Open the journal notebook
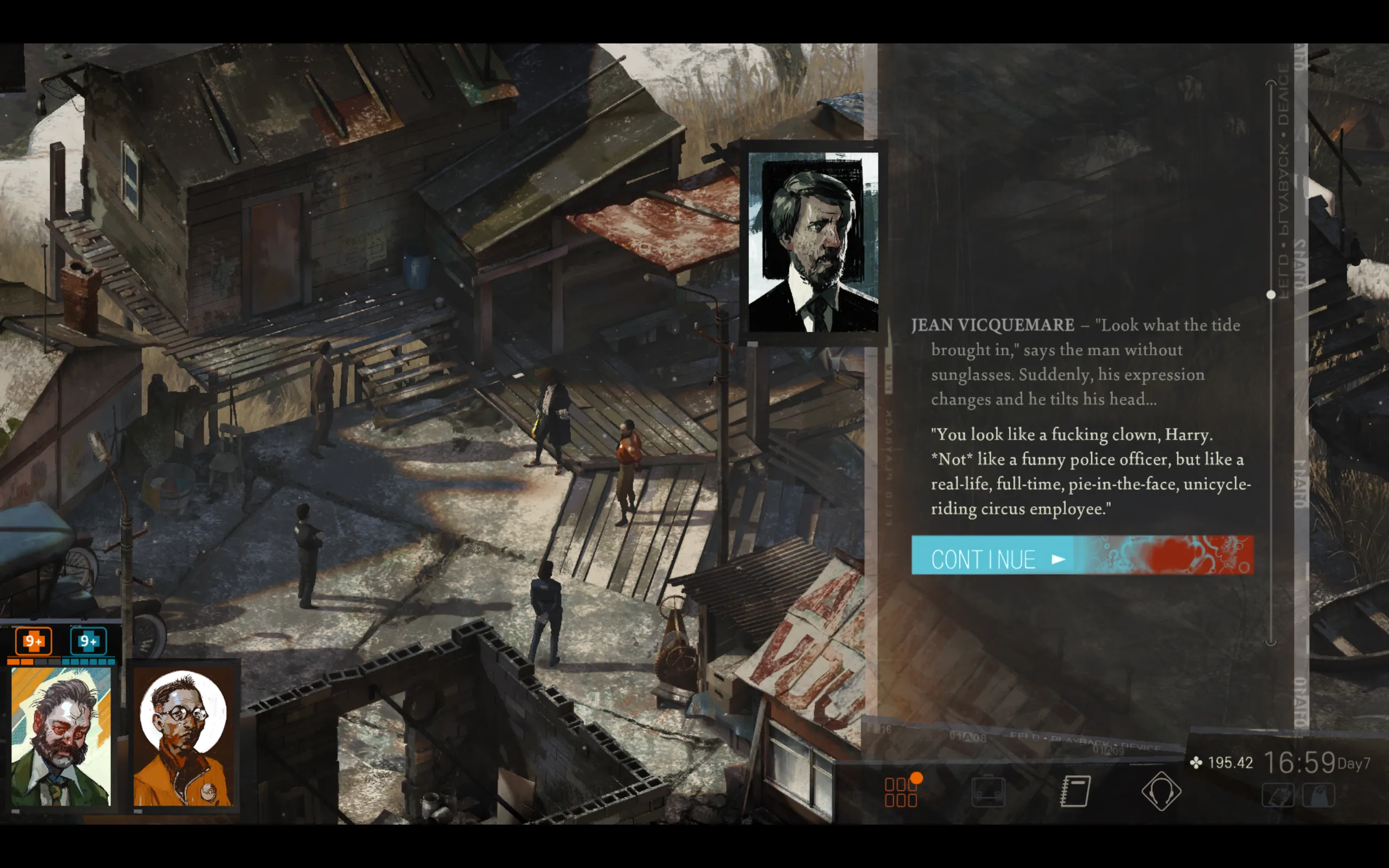1389x868 pixels. 1075,792
